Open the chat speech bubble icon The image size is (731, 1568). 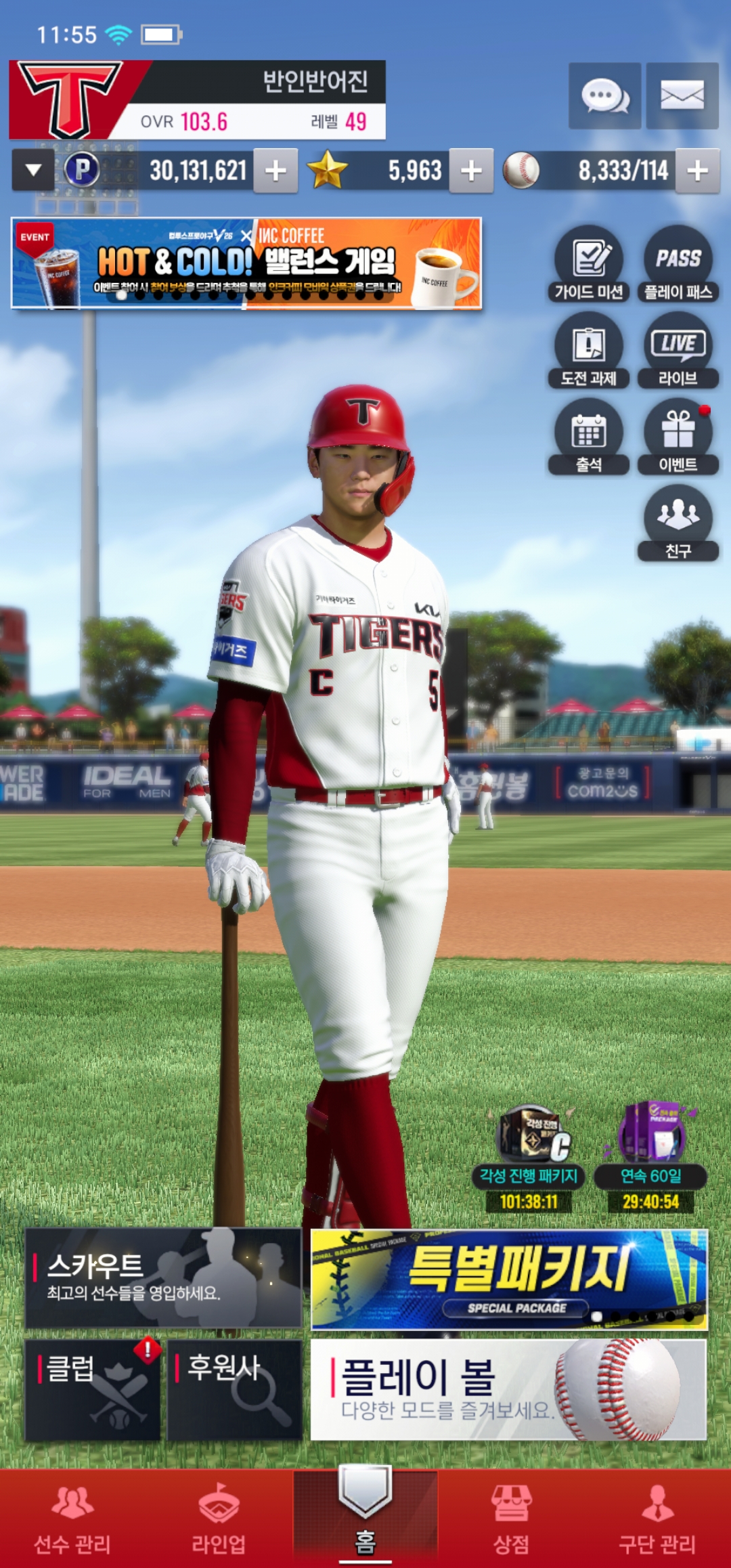tap(604, 96)
